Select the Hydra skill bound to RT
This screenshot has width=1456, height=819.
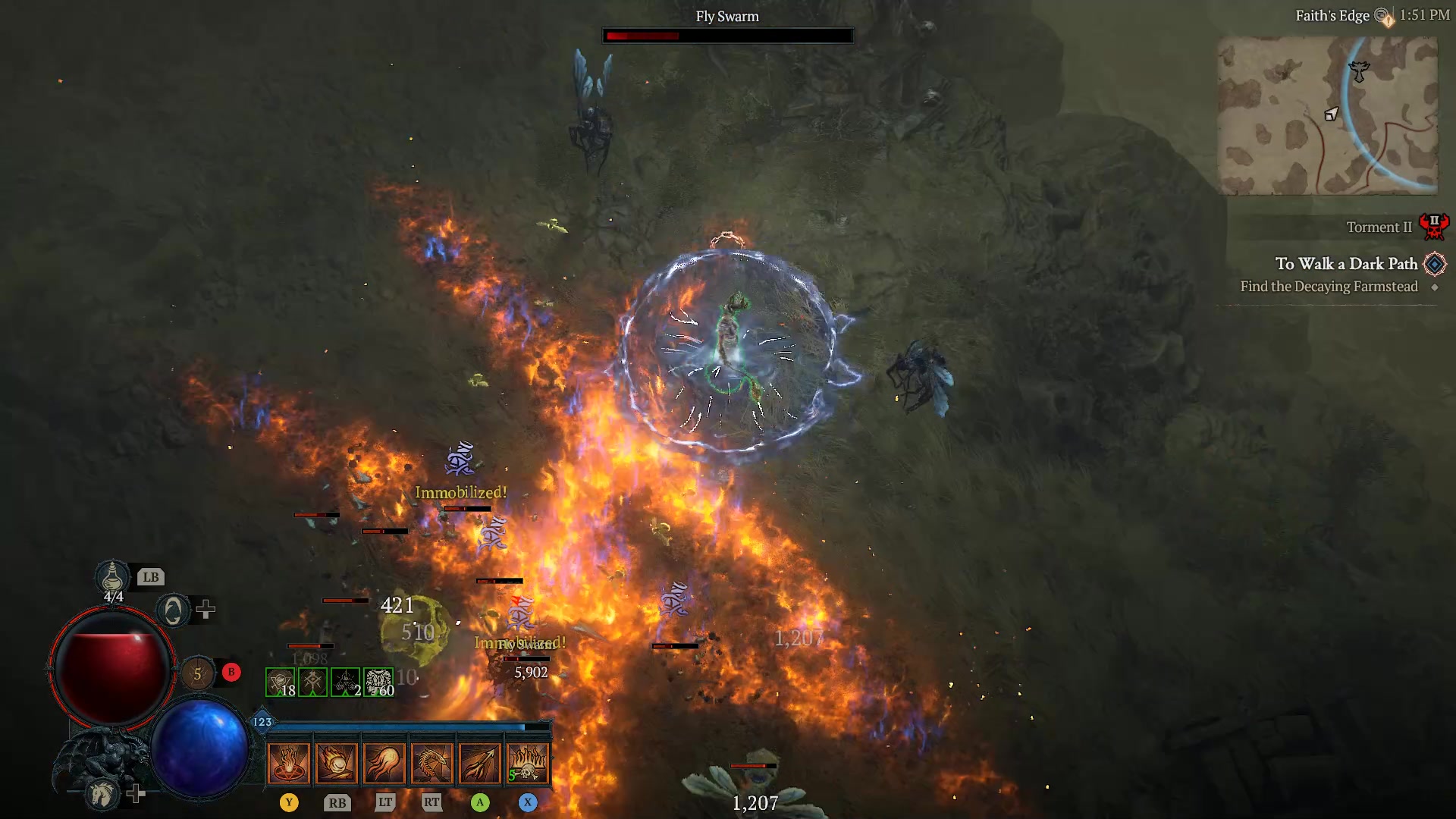[435, 762]
